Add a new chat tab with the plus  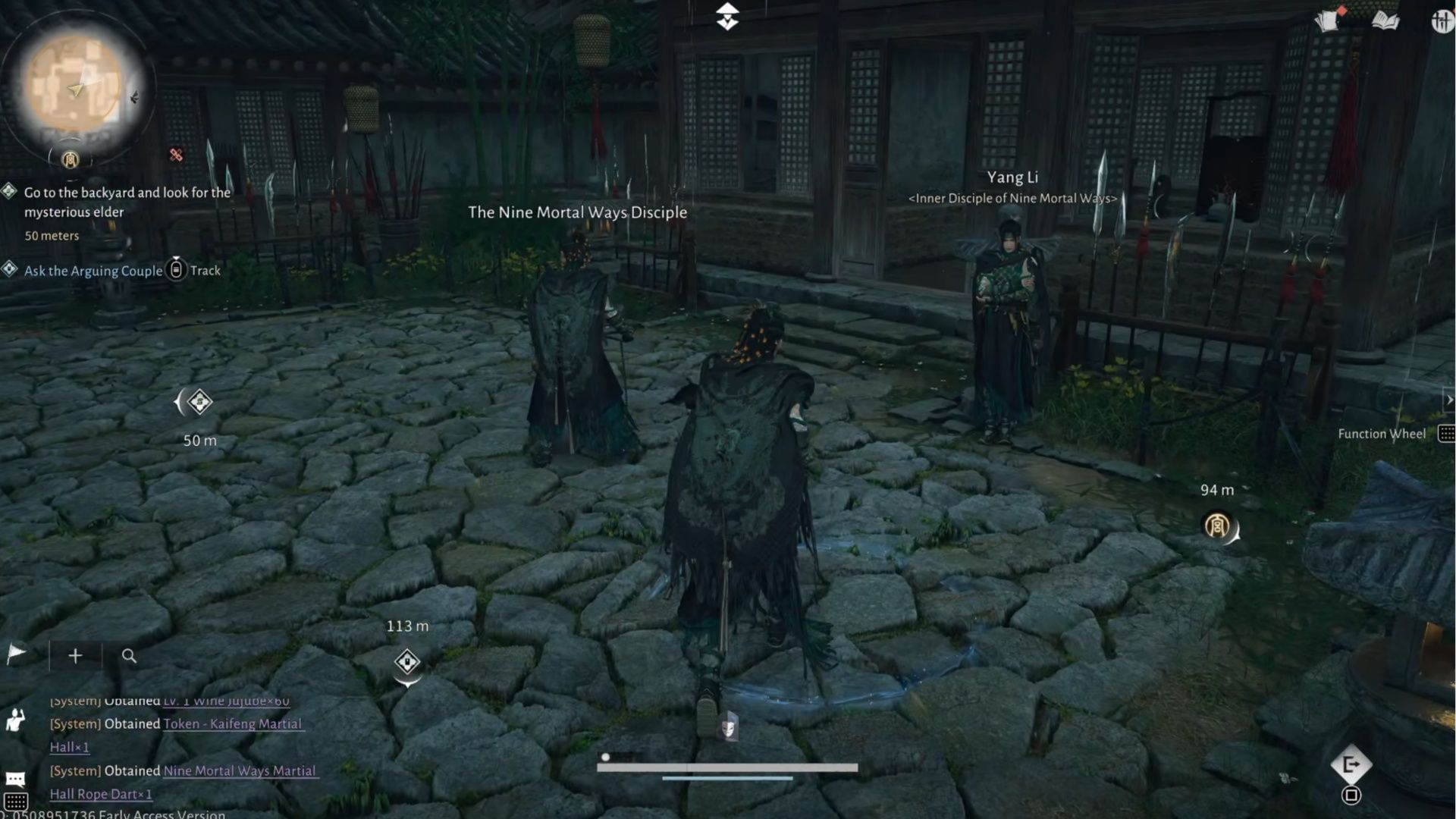[75, 655]
